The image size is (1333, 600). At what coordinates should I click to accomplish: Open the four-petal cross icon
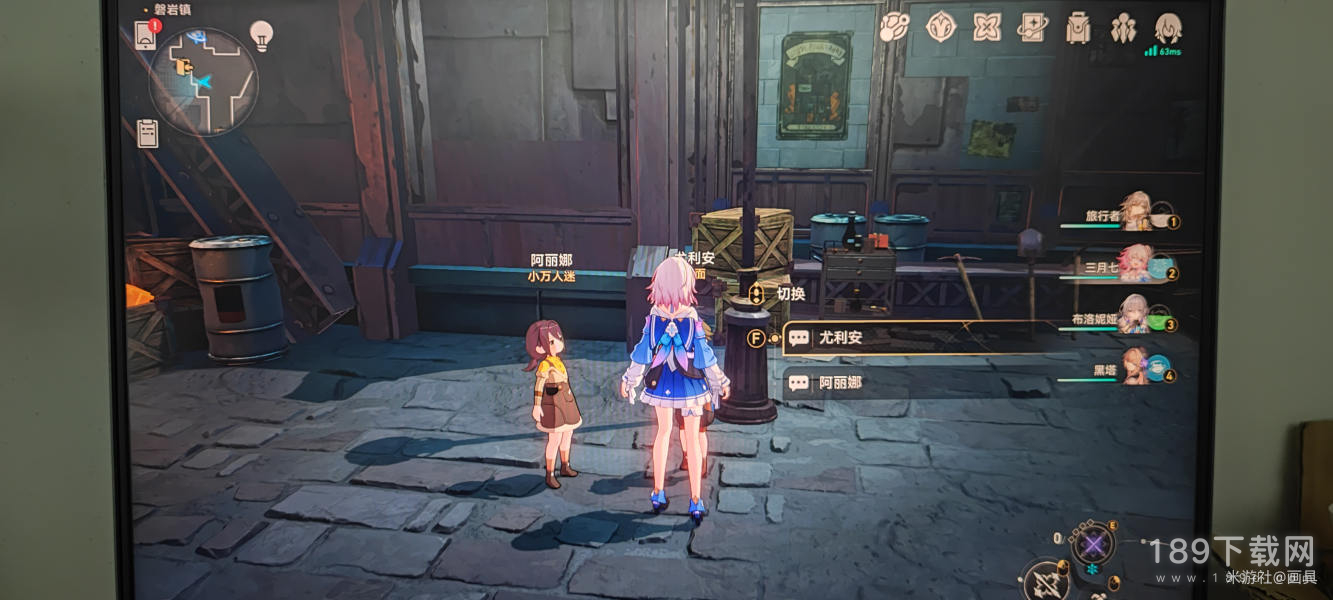987,27
